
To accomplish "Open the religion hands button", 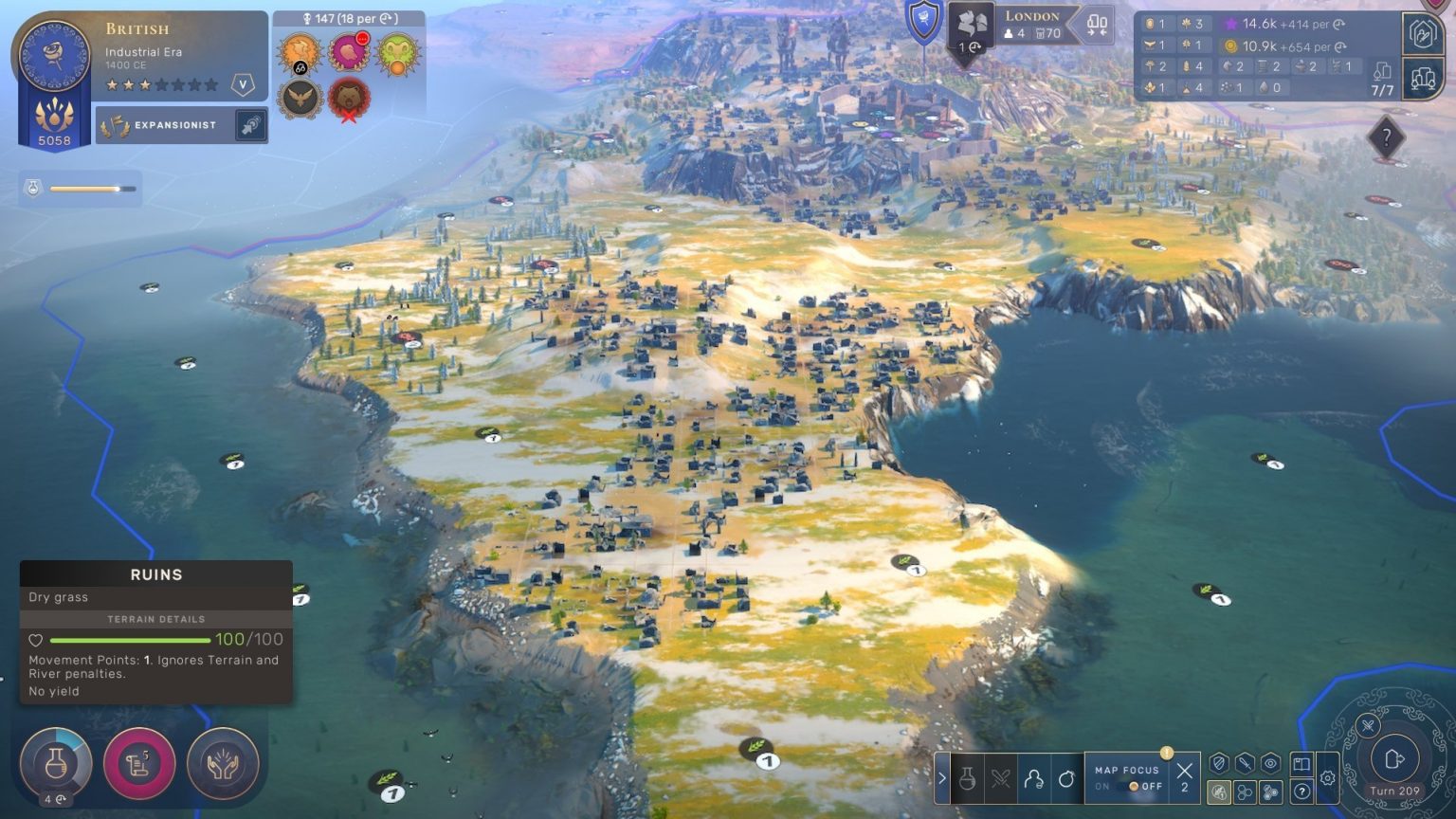I will click(223, 763).
